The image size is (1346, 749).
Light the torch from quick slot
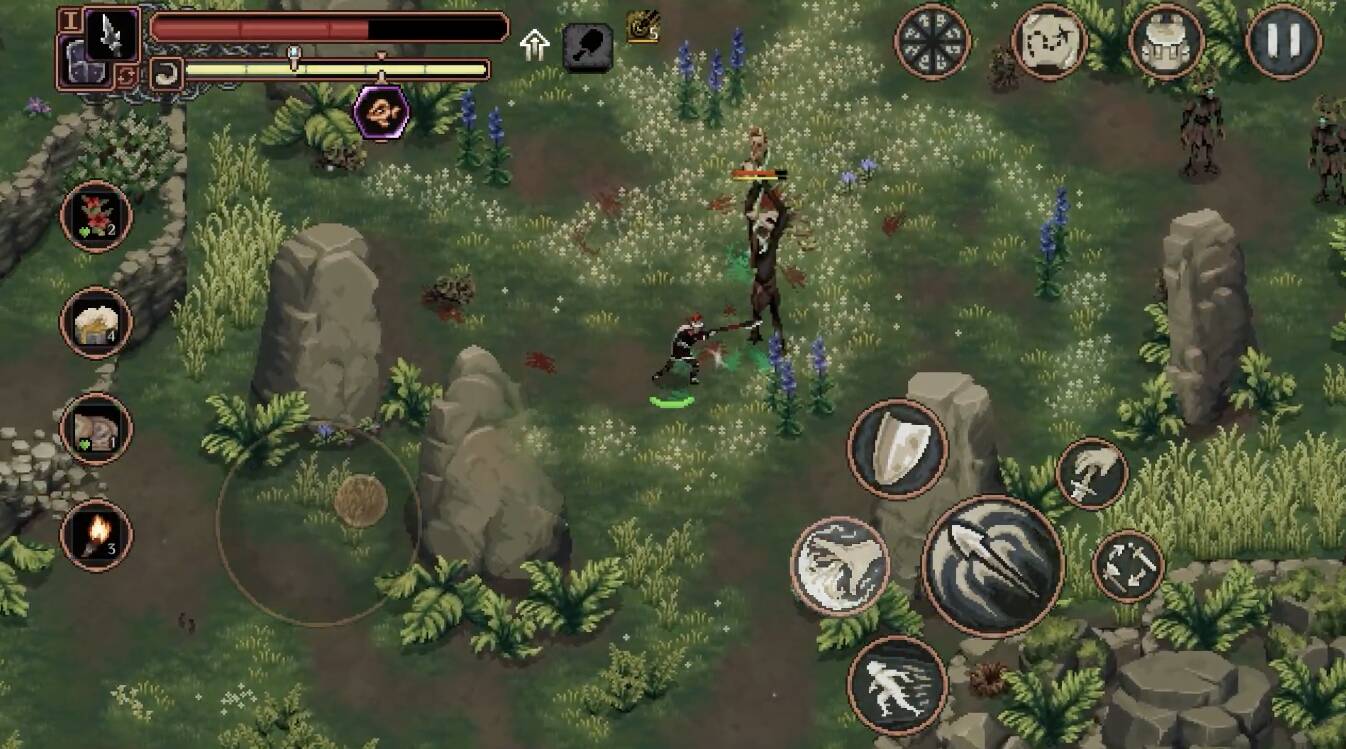coord(96,535)
